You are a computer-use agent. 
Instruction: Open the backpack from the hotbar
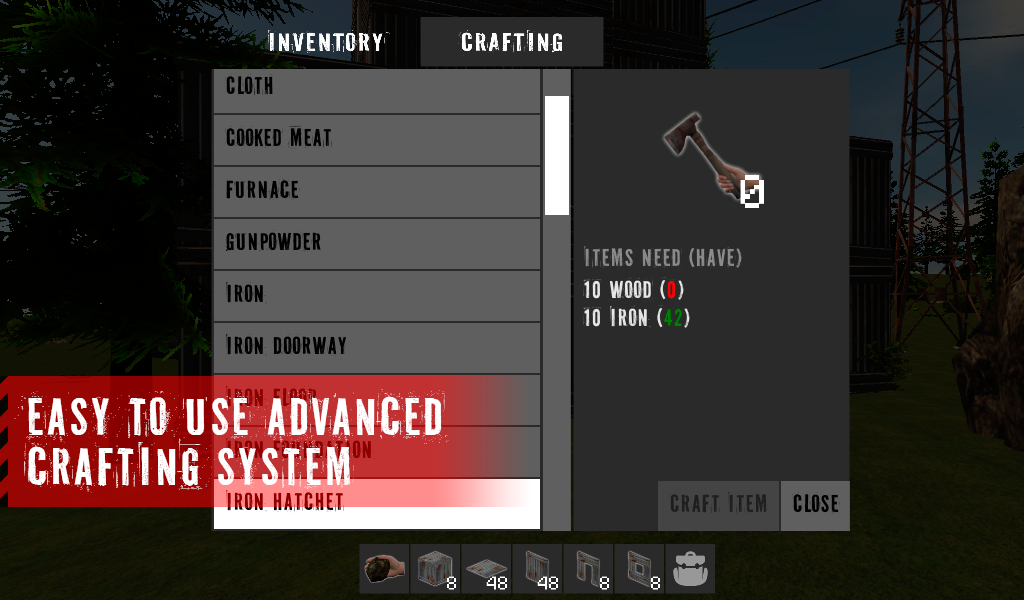tap(690, 569)
